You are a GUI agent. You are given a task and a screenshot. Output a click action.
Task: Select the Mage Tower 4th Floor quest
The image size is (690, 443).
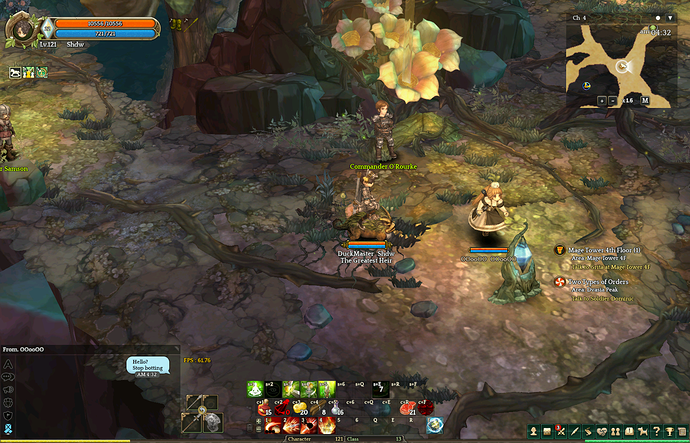(598, 250)
